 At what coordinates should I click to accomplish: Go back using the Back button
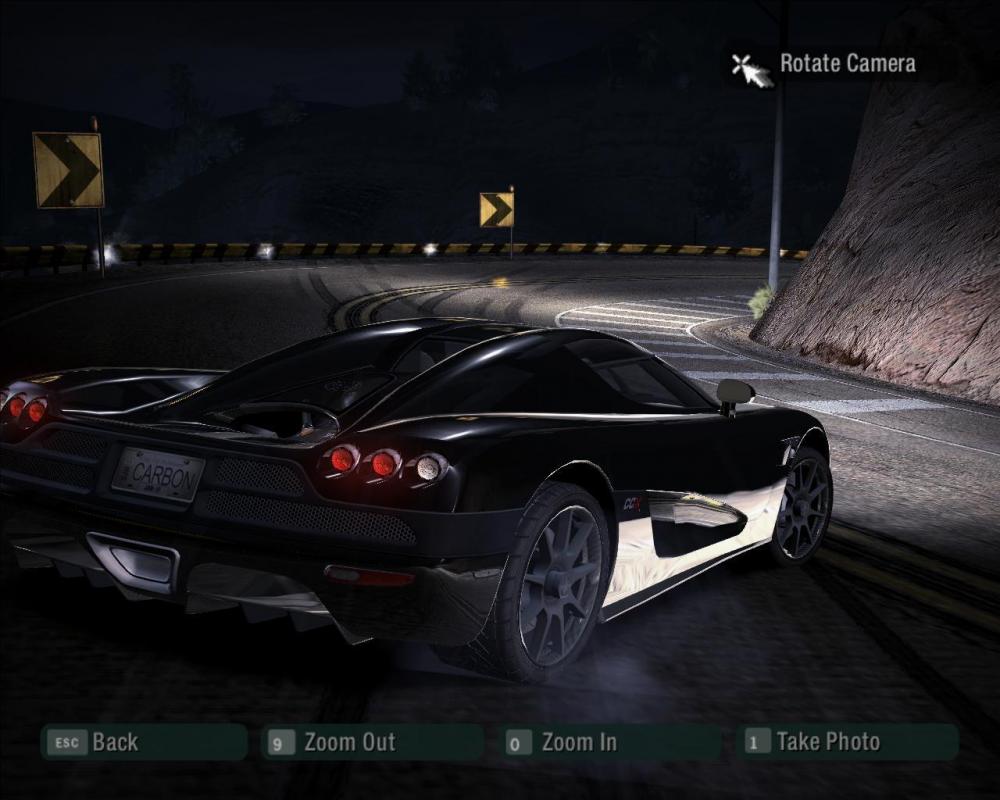(143, 742)
